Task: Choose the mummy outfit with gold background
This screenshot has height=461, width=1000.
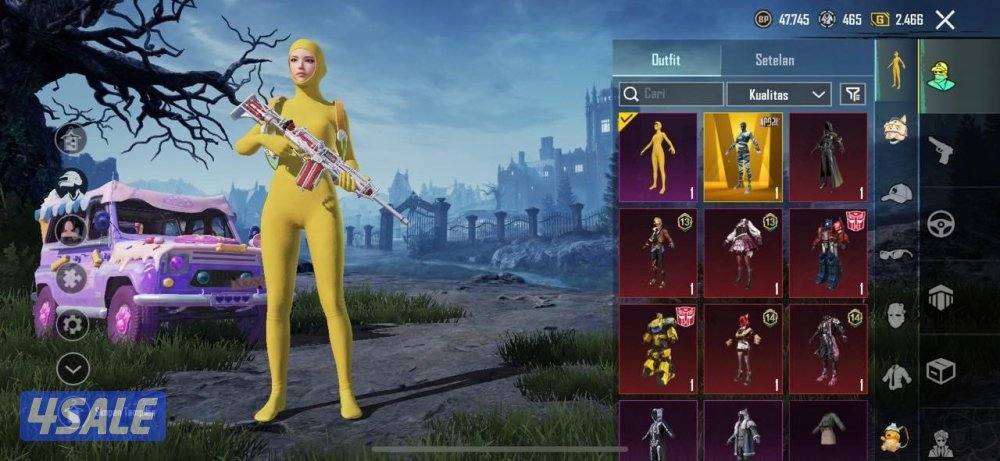Action: pos(743,157)
